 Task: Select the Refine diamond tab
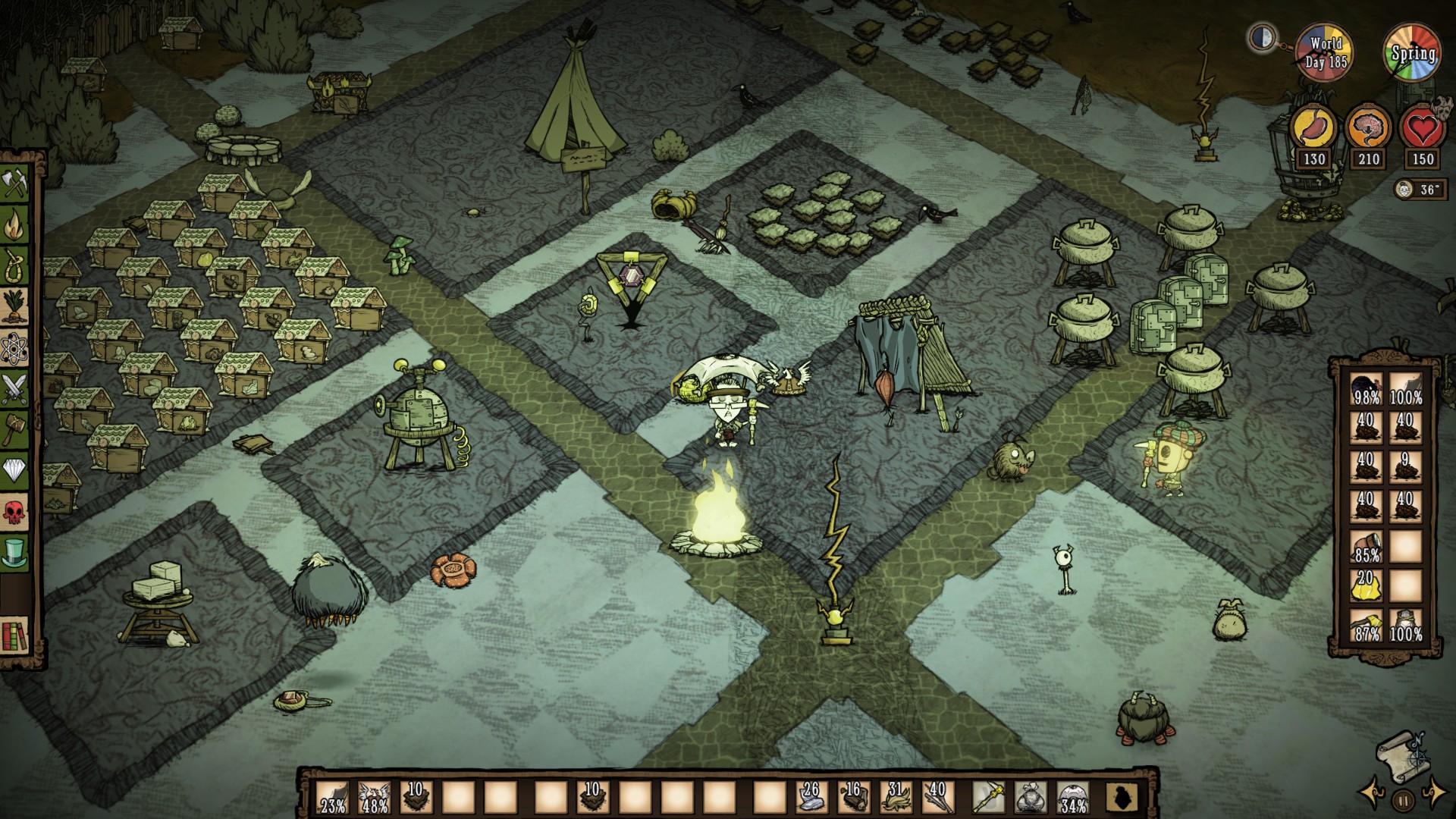click(x=15, y=472)
